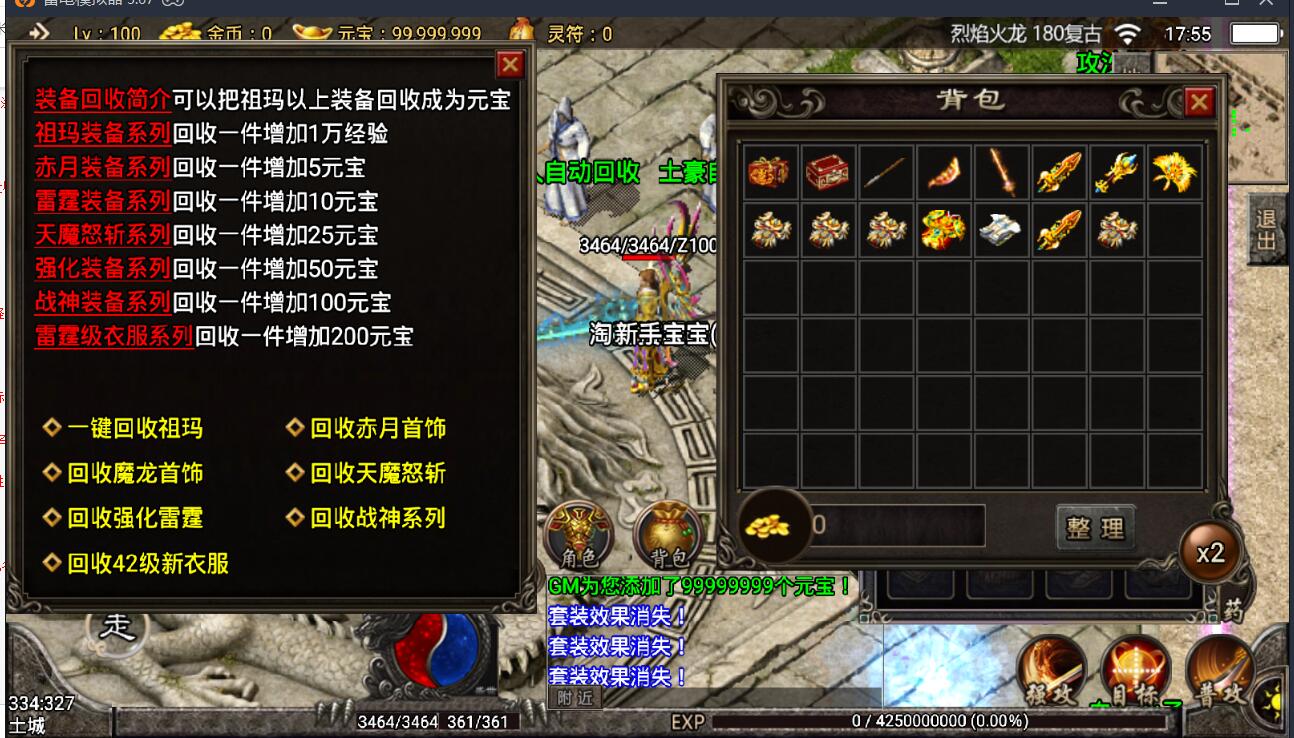Select the golden feather fan item
1294x738 pixels.
click(x=1174, y=173)
